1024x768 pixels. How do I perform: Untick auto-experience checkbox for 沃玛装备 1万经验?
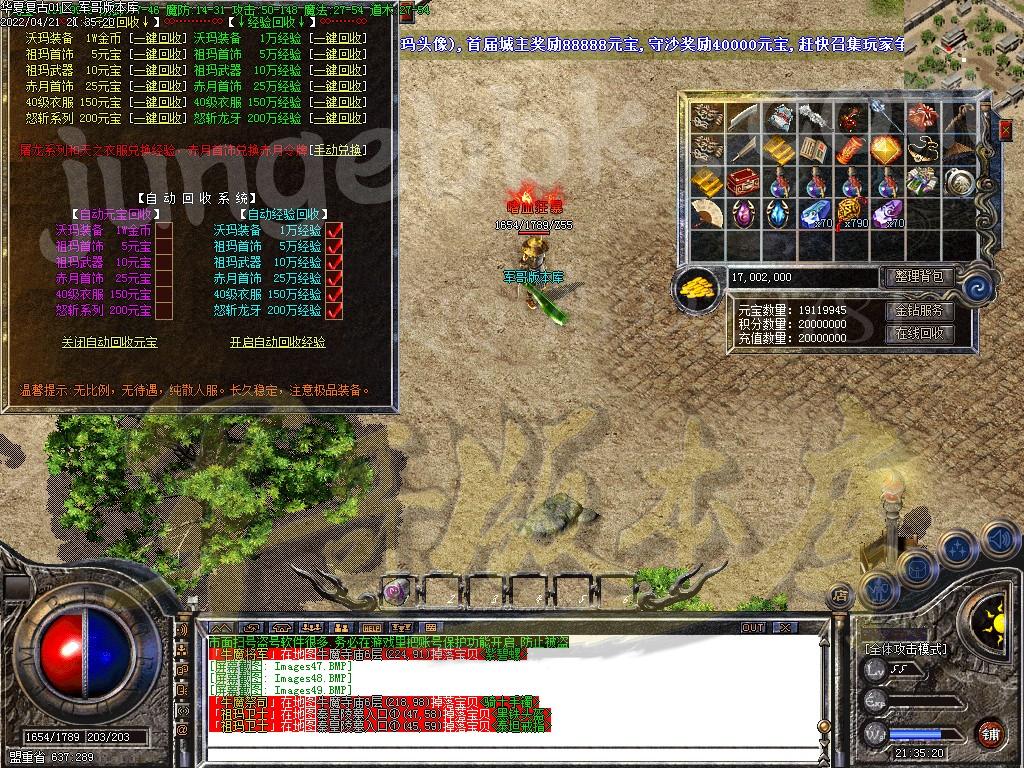pyautogui.click(x=335, y=231)
